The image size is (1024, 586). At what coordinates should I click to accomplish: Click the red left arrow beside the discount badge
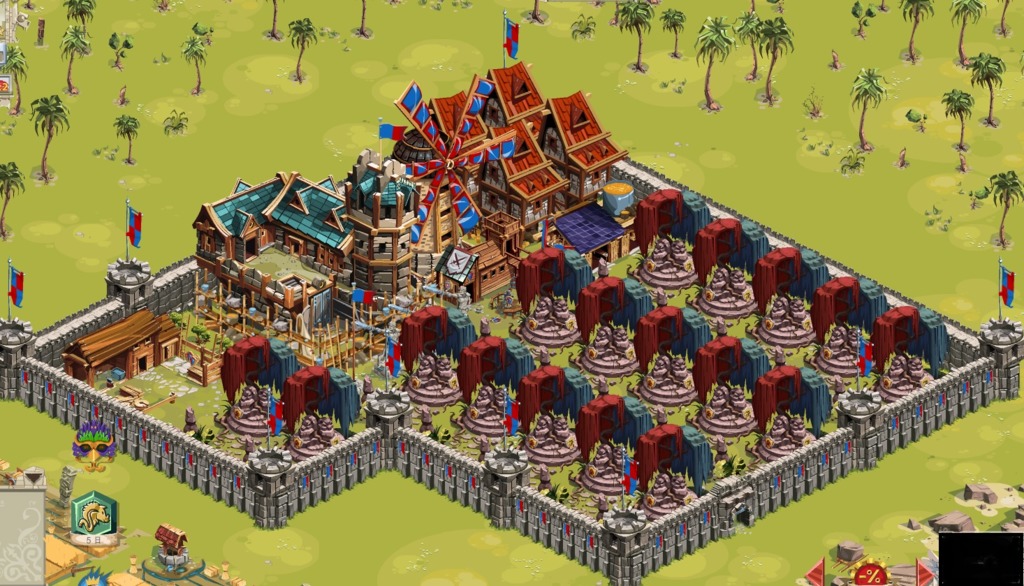[816, 573]
